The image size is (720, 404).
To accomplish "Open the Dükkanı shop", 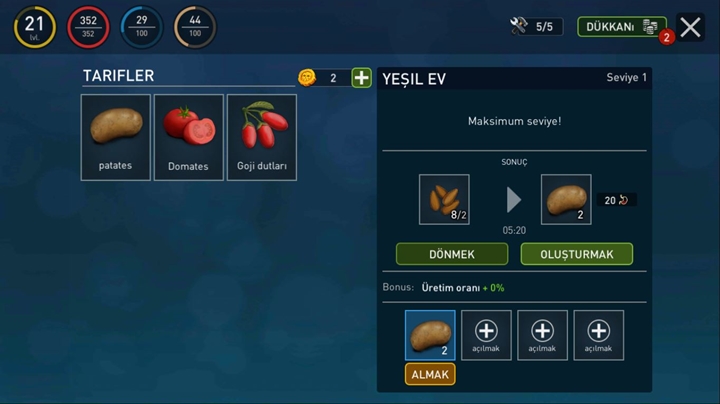I will click(621, 27).
